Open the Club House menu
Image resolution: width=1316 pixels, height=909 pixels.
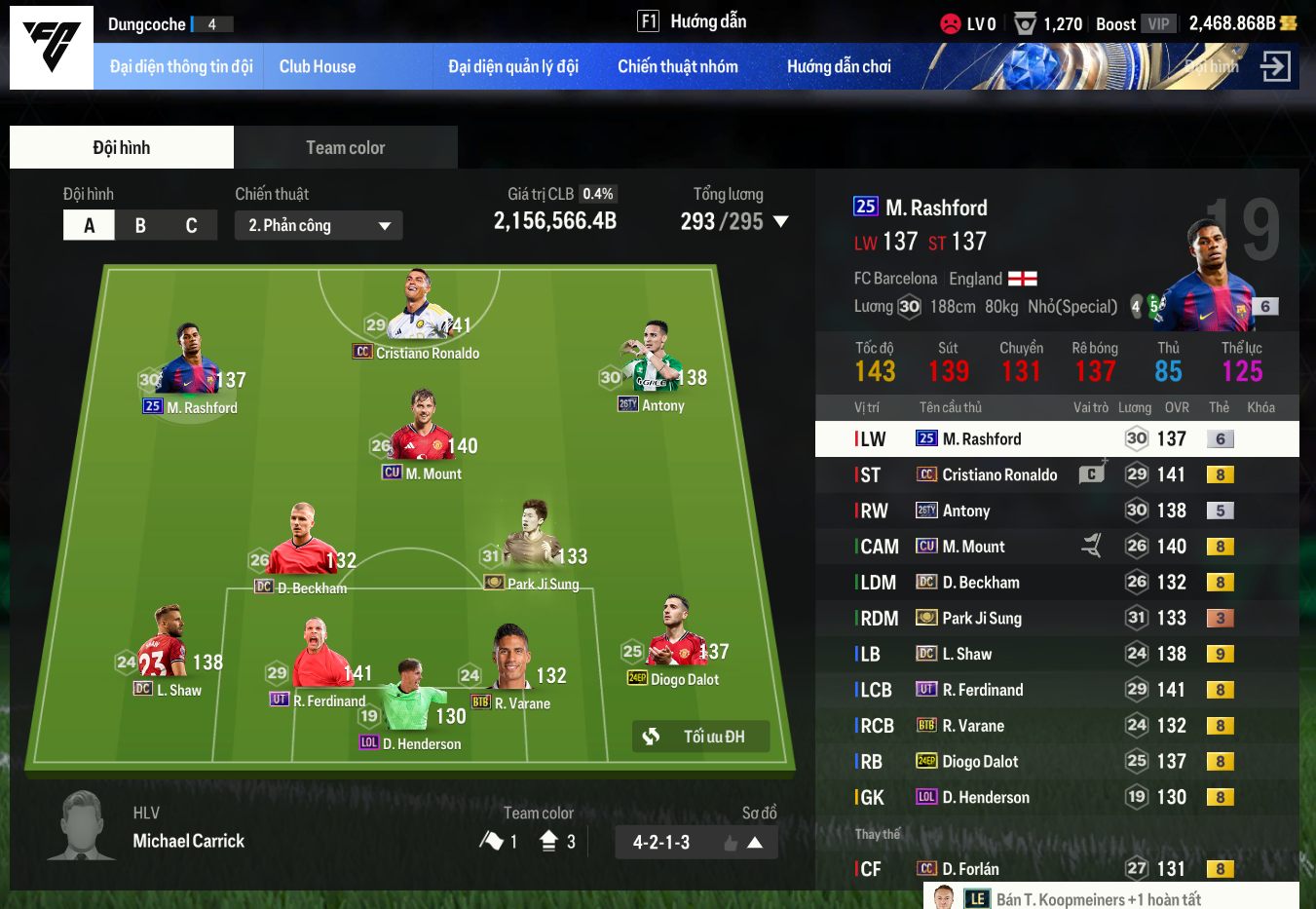pyautogui.click(x=318, y=67)
